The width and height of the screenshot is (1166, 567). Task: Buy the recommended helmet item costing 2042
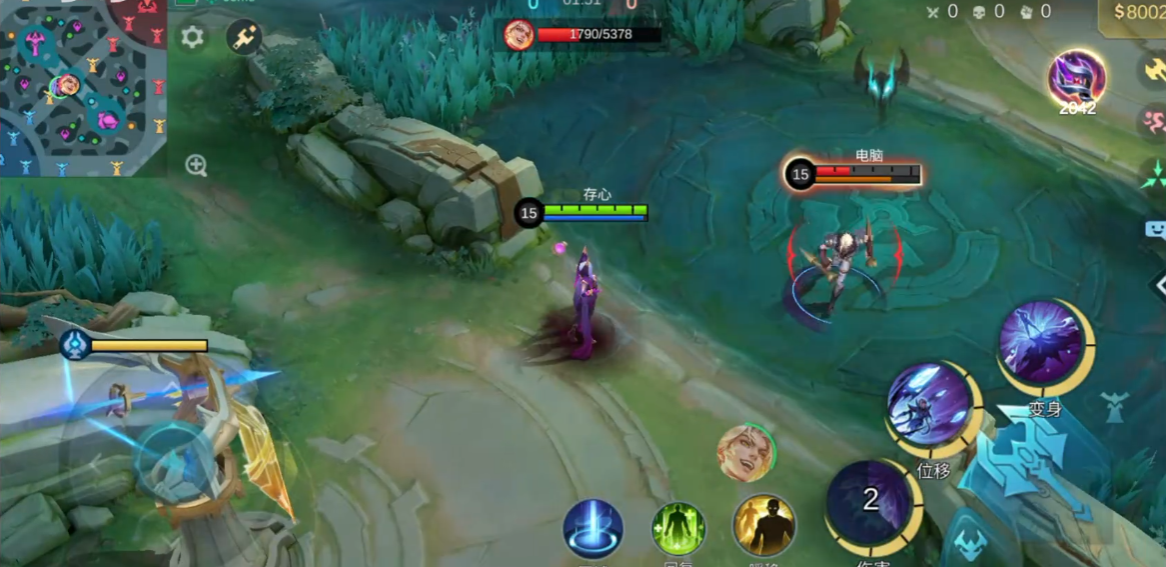coord(1077,80)
